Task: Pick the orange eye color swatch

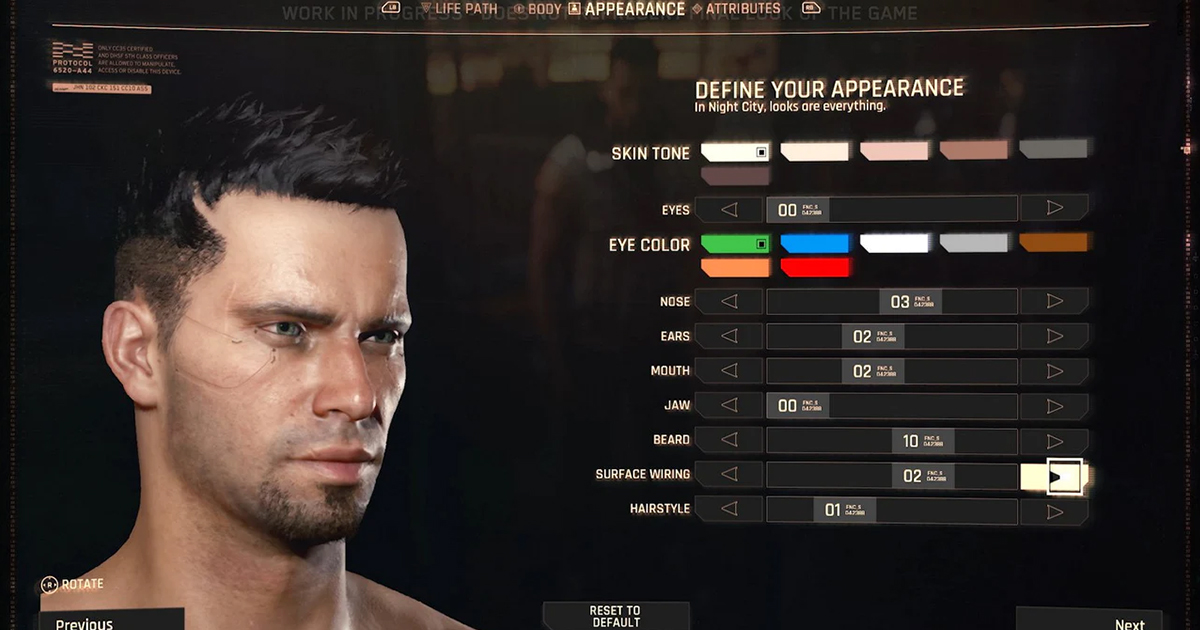Action: (x=735, y=268)
